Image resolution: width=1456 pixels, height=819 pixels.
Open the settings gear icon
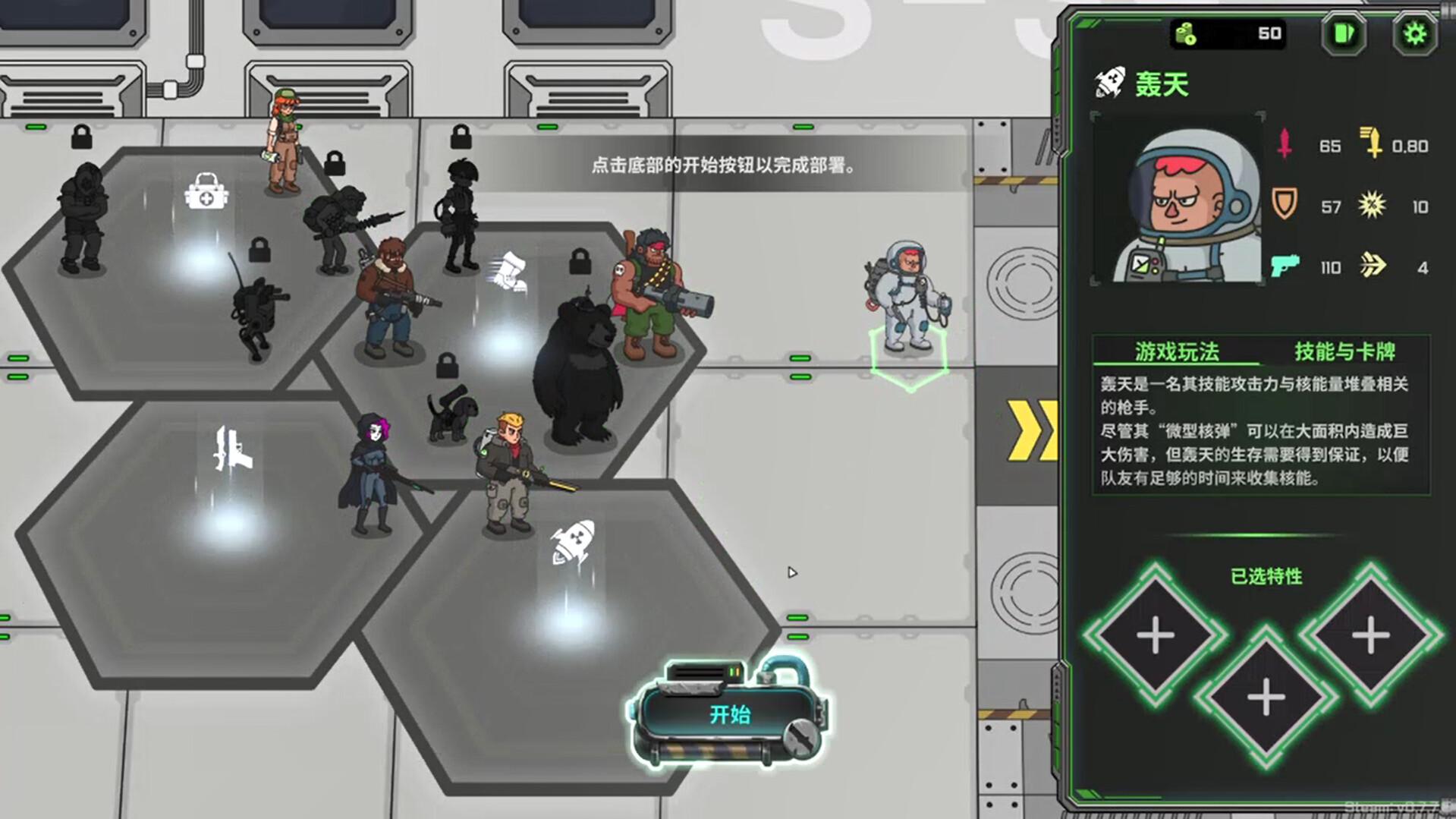point(1413,33)
